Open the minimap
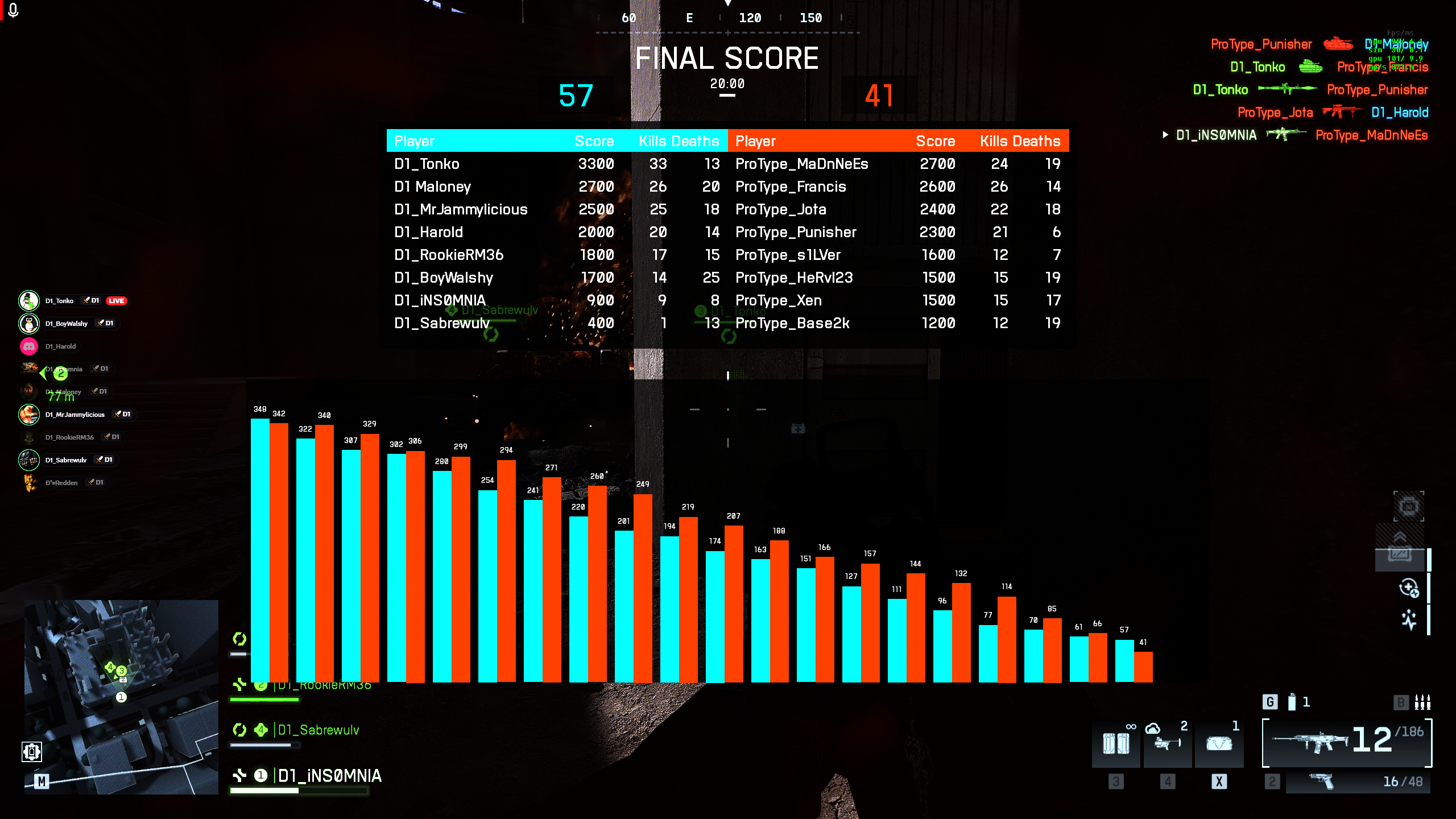Screen dimensions: 1456x819 [x=121, y=697]
